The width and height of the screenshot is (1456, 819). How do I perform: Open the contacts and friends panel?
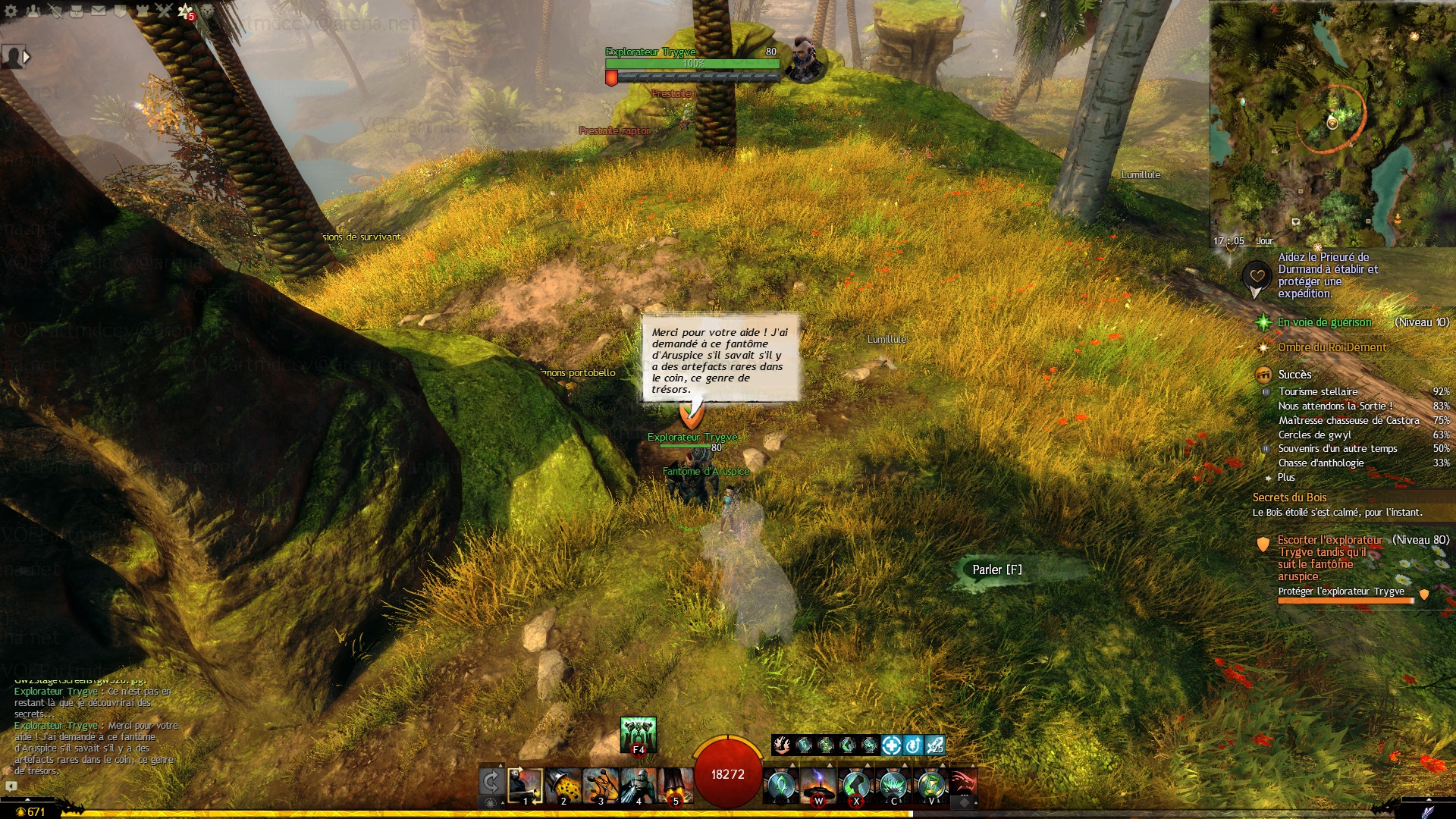point(33,11)
